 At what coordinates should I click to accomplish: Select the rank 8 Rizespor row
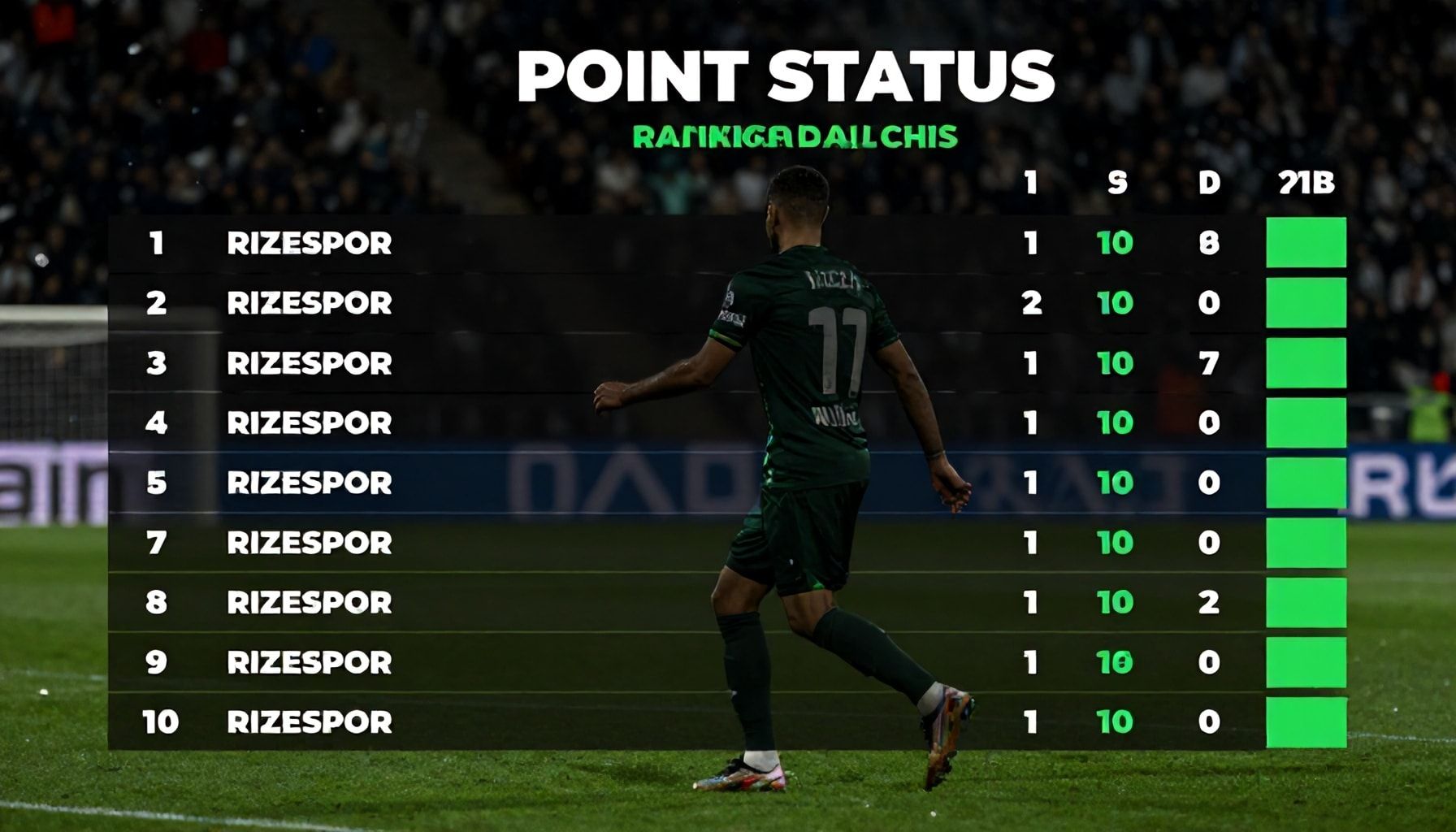pos(309,602)
